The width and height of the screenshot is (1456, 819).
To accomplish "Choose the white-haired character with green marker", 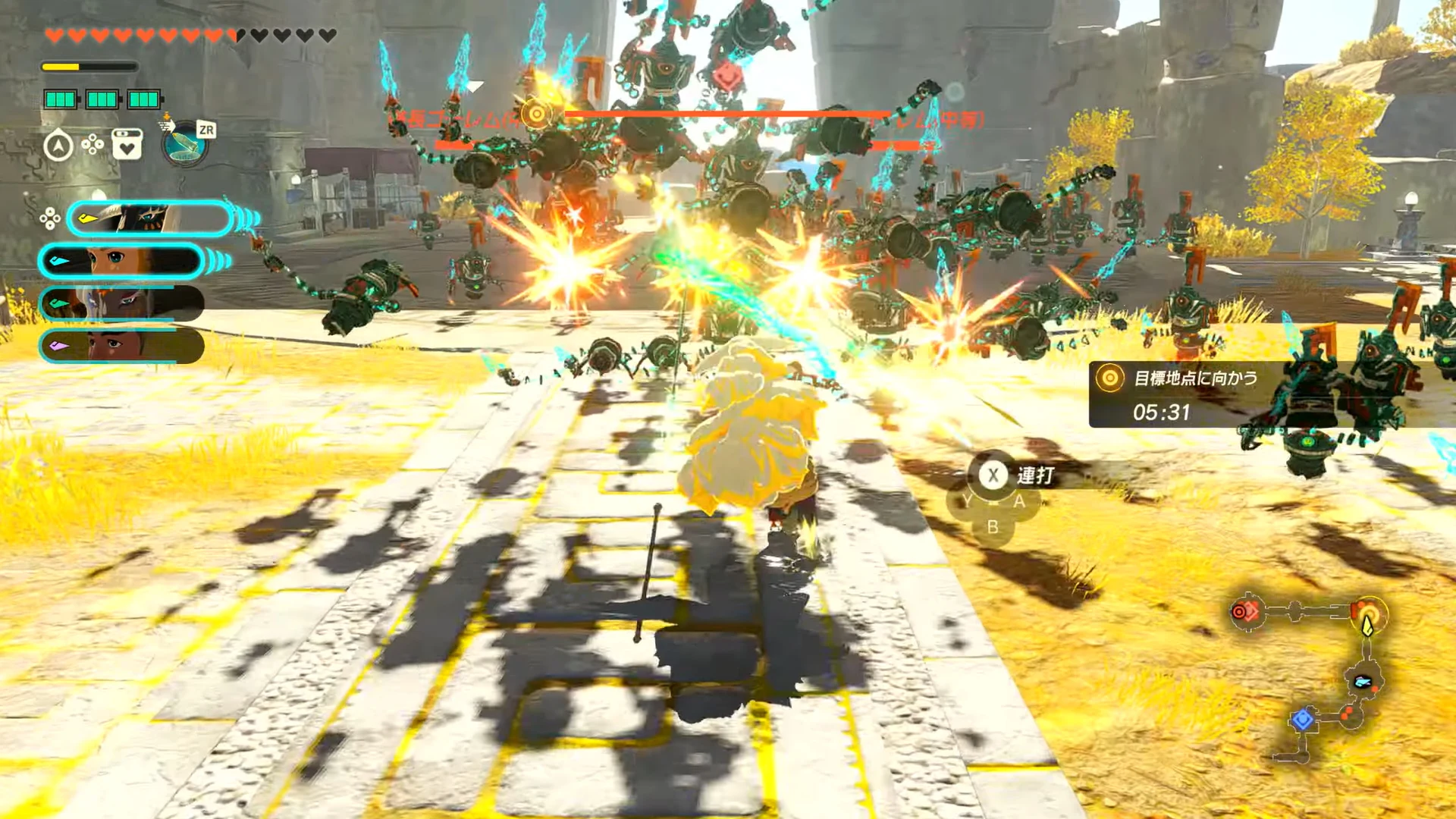I will coord(121,303).
